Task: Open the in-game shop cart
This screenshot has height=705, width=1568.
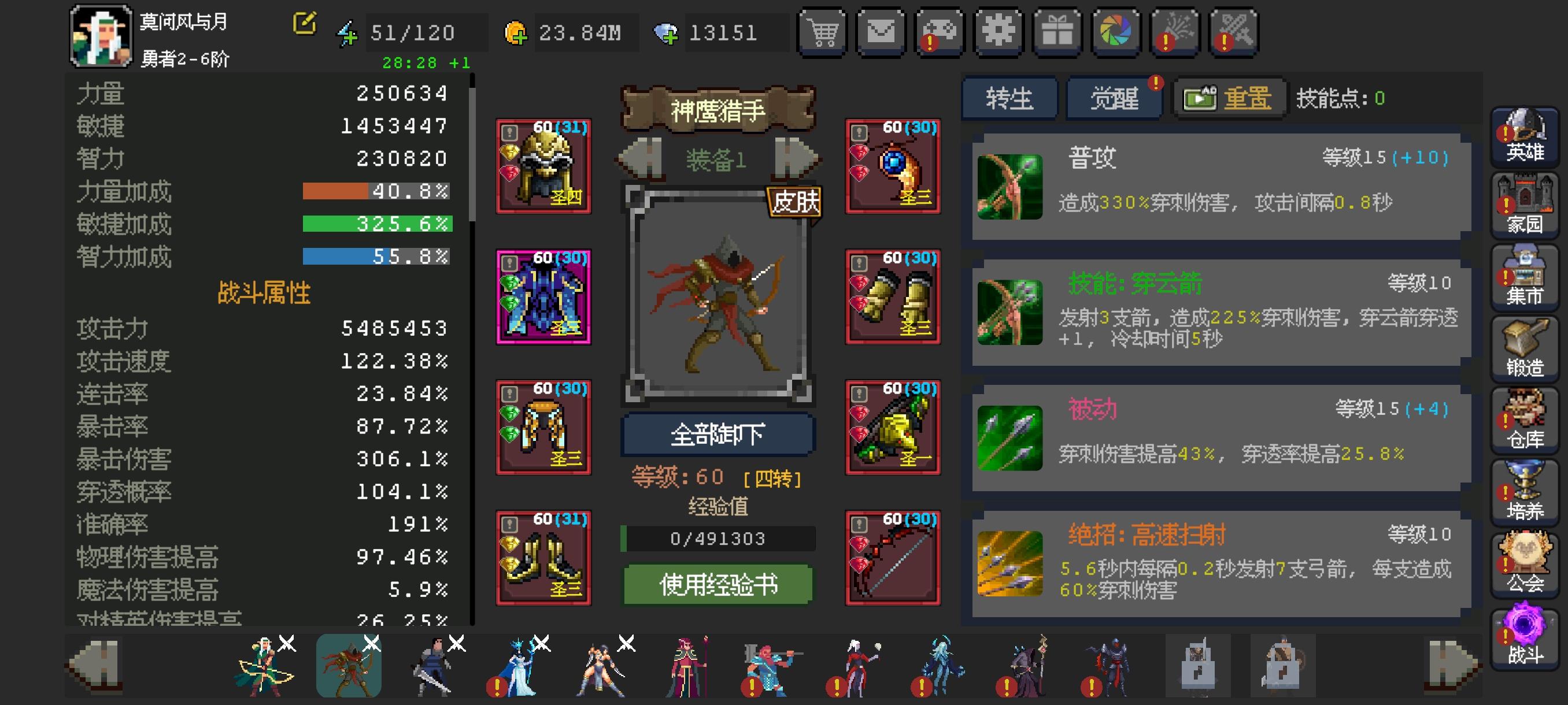Action: pyautogui.click(x=822, y=32)
